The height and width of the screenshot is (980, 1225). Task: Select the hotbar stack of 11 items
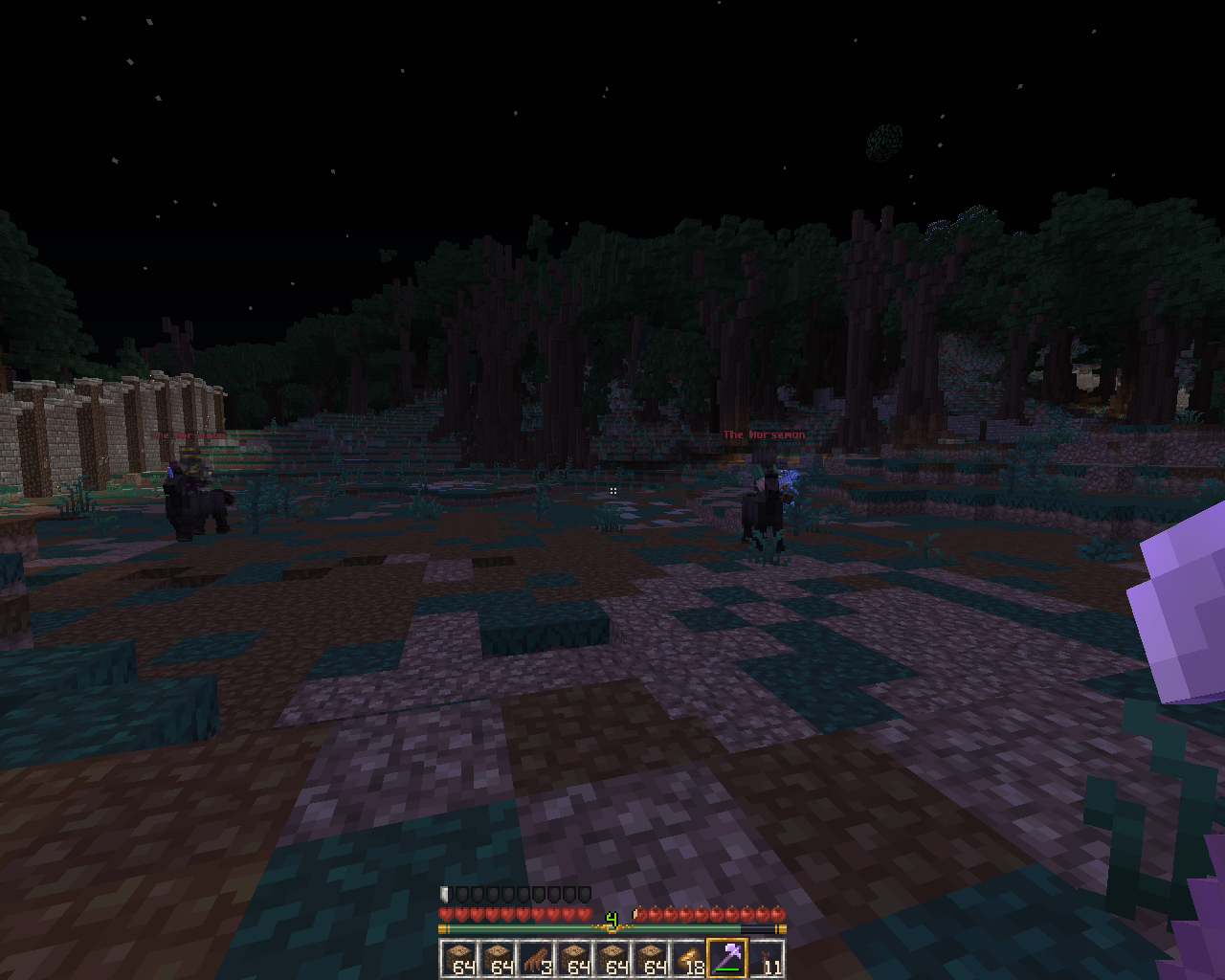[x=766, y=958]
